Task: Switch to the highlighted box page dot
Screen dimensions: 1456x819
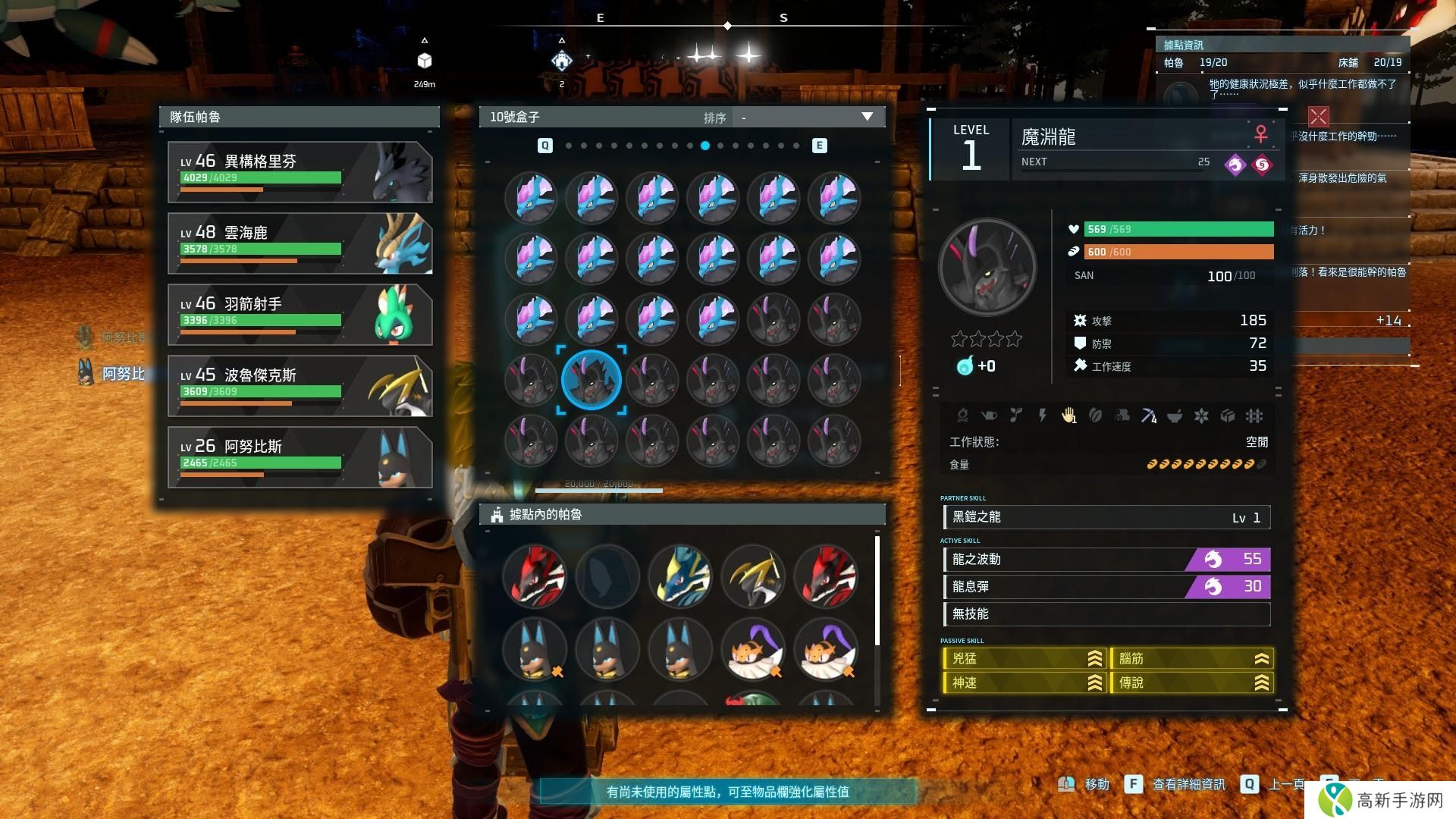Action: 705,146
